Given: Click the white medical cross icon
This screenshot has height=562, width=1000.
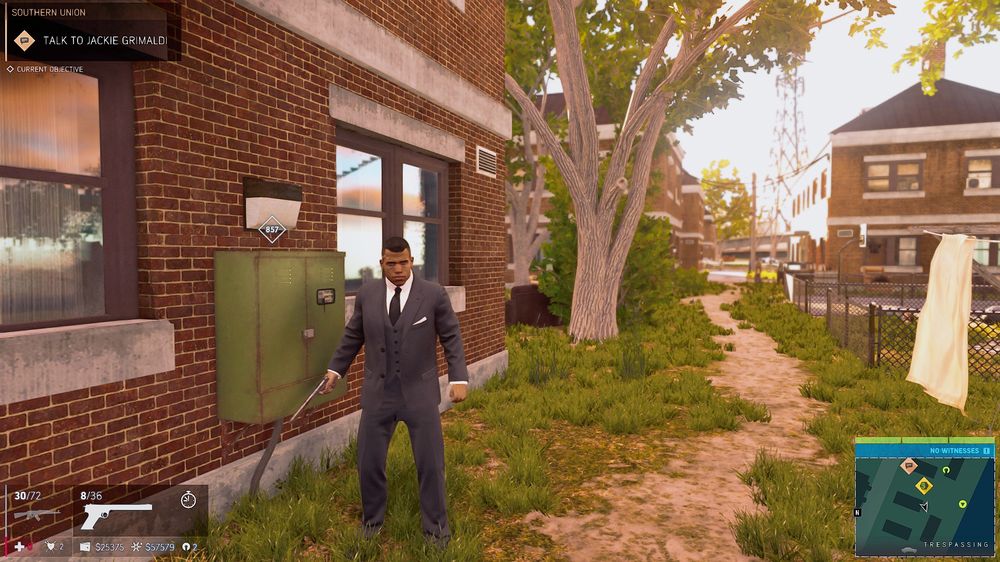Looking at the screenshot, I should point(19,547).
